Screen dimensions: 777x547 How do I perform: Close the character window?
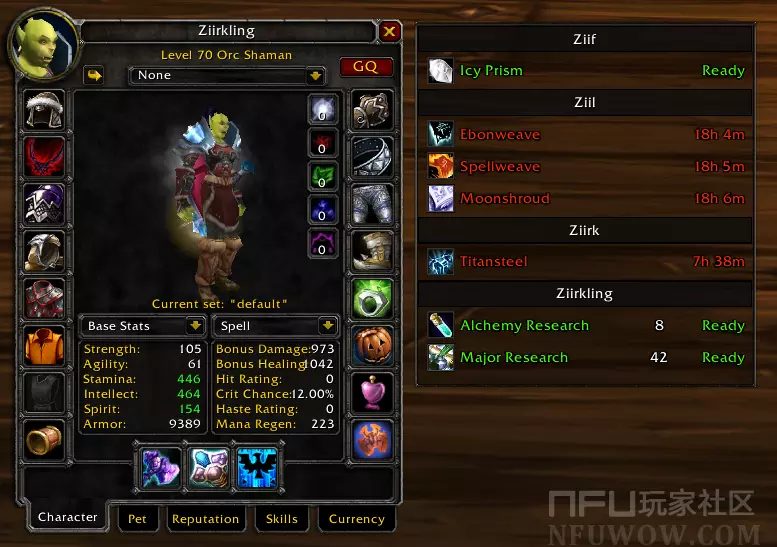click(390, 32)
